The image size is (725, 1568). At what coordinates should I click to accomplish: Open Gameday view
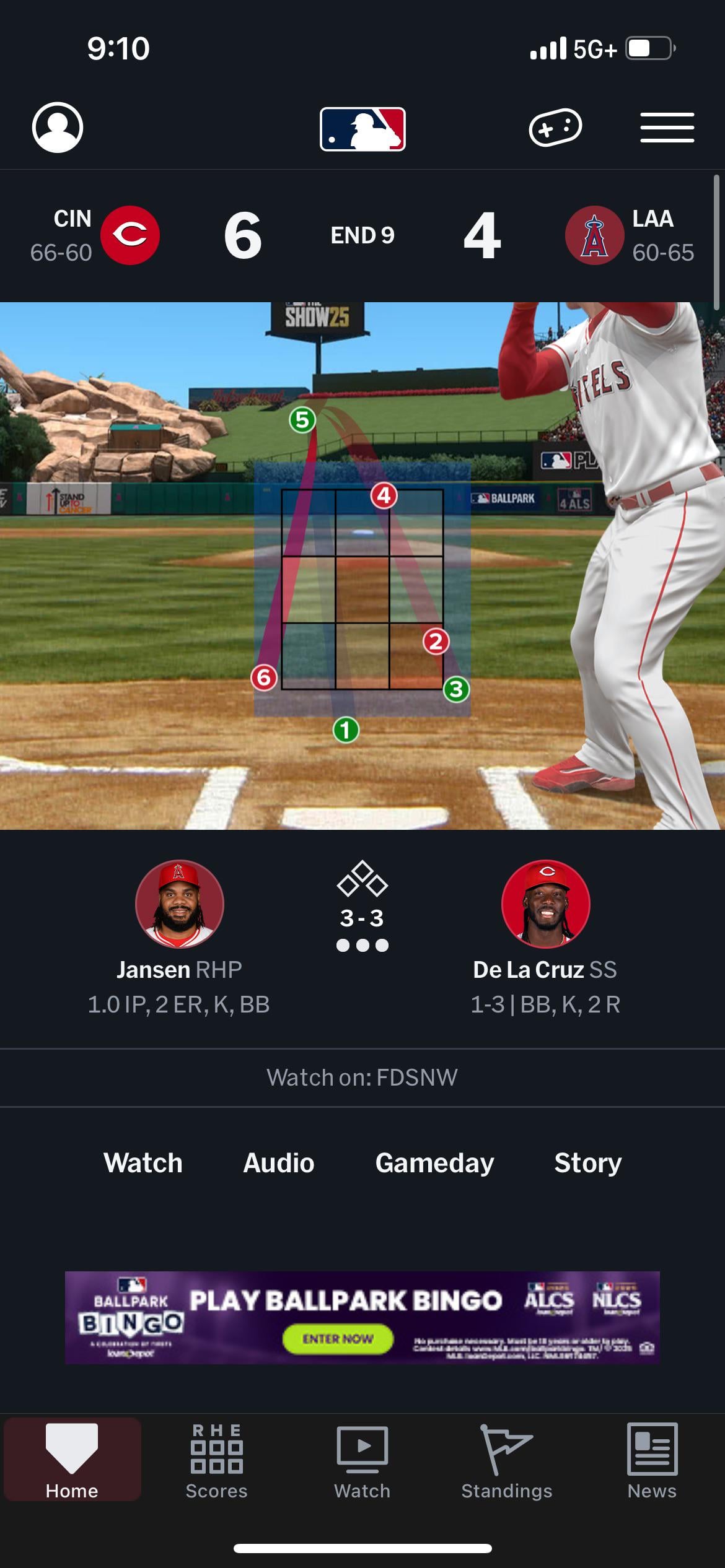(x=434, y=1163)
